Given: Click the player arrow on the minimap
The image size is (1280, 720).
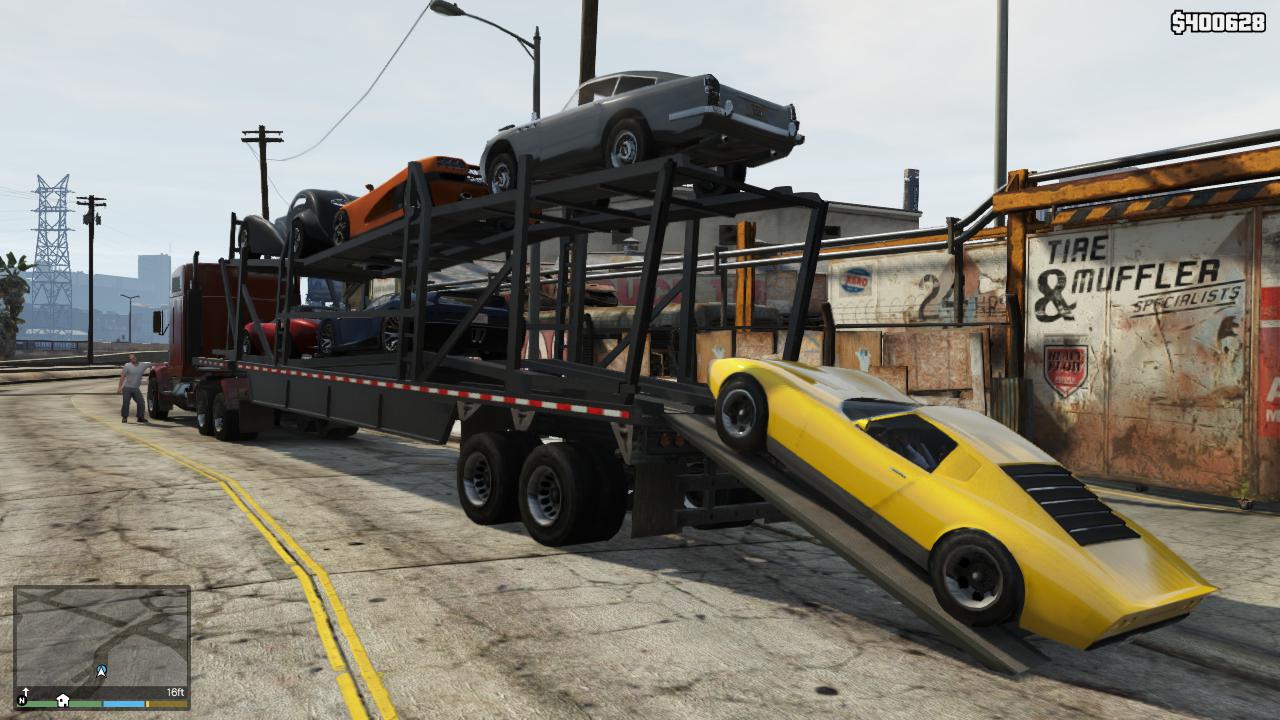Looking at the screenshot, I should (101, 670).
